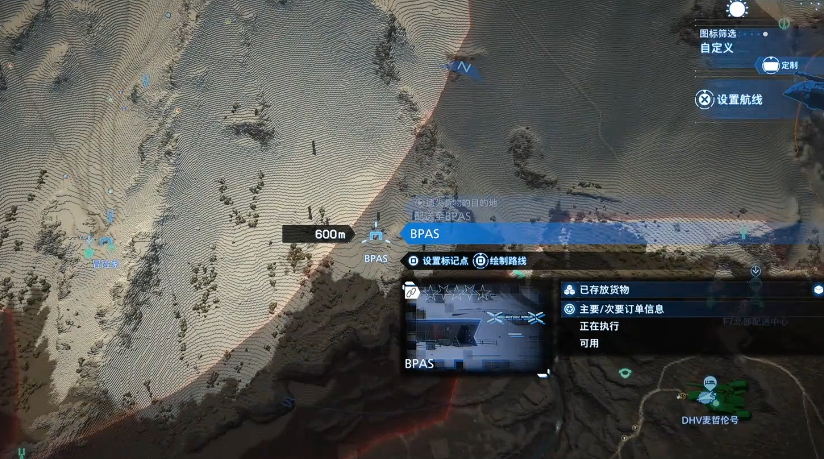This screenshot has height=459, width=824.
Task: Choose 设置标记点 to set a marker
Action: pyautogui.click(x=438, y=261)
